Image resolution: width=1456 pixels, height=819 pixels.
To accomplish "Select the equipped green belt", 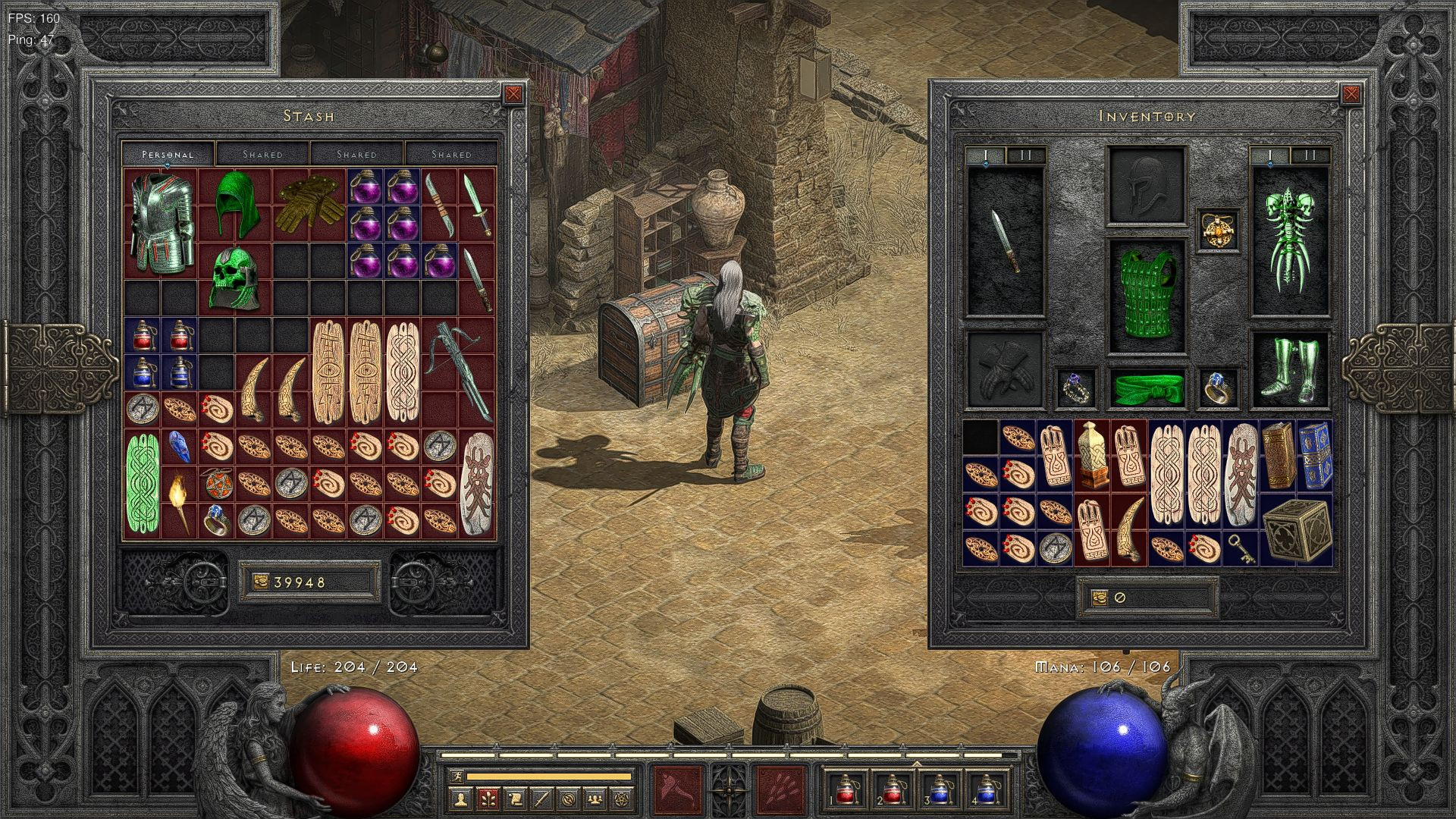I will 1146,388.
